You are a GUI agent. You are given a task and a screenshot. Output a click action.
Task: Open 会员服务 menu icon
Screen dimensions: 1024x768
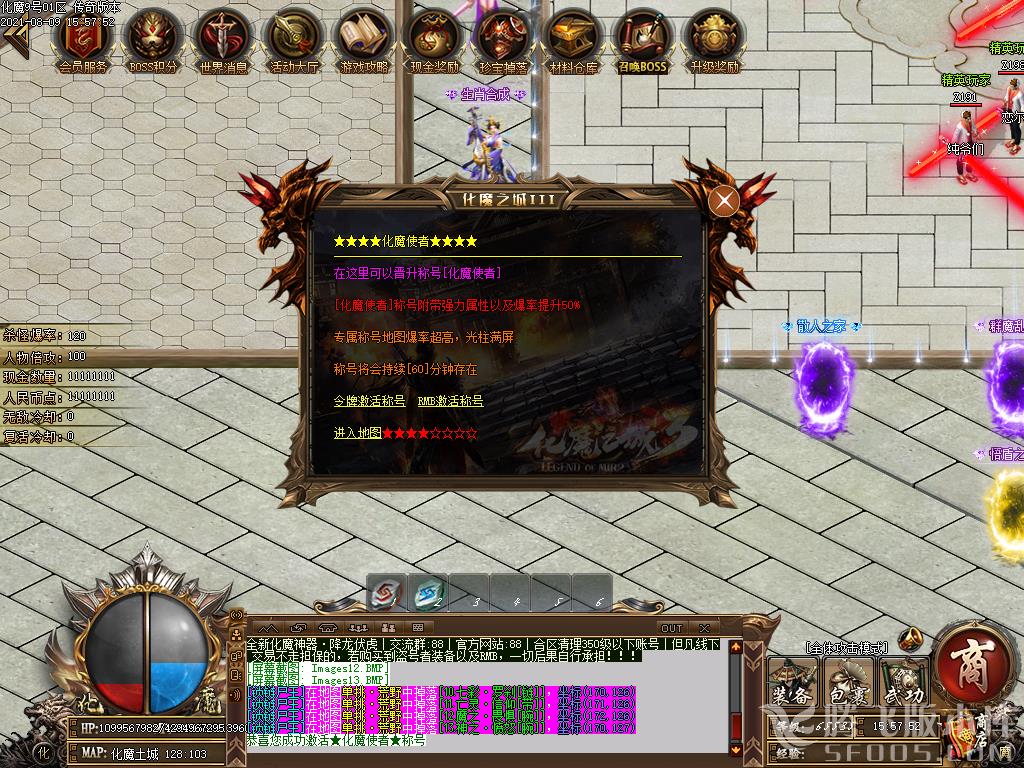pyautogui.click(x=84, y=37)
